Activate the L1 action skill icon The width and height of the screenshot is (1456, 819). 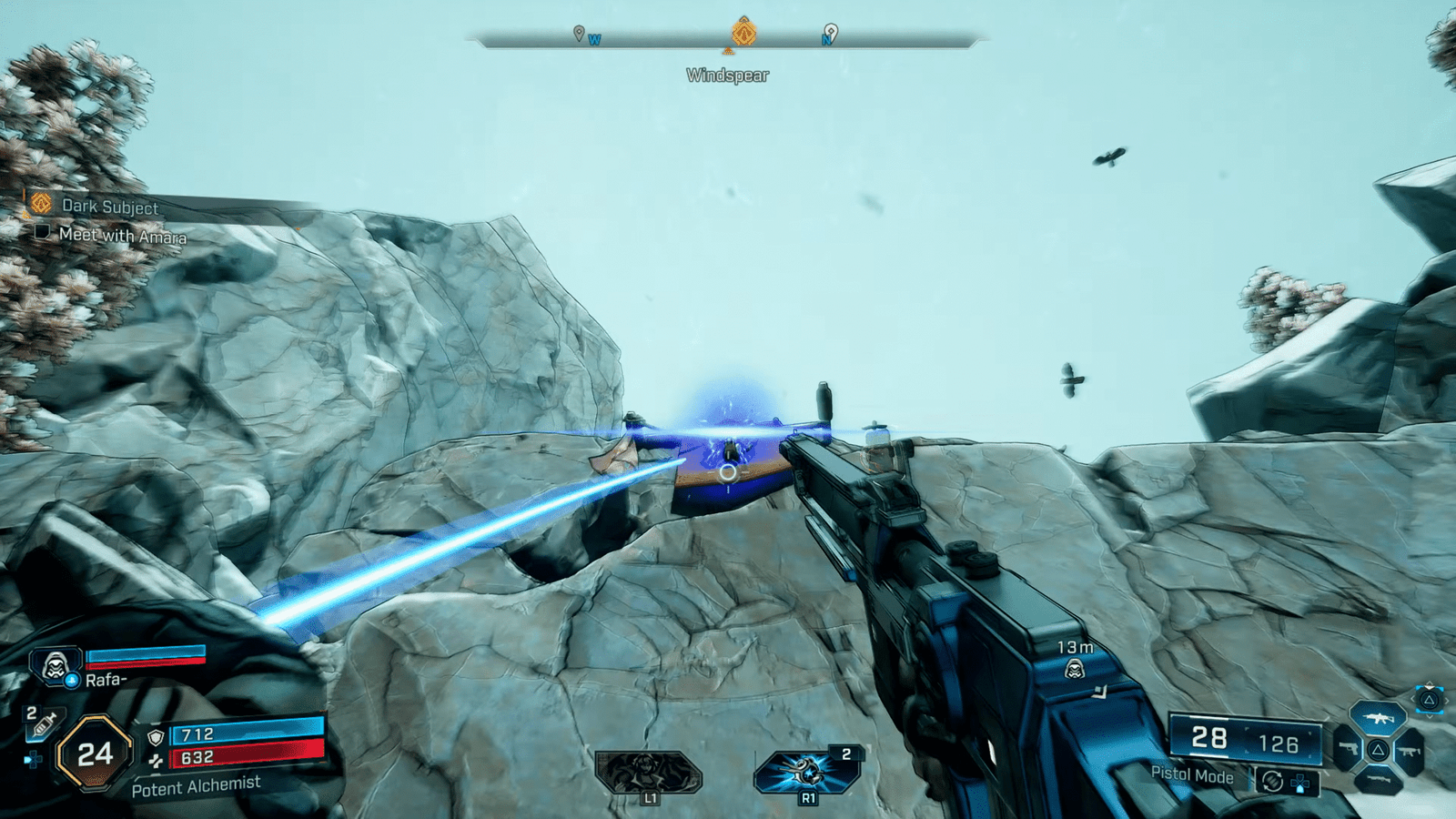pos(648,773)
